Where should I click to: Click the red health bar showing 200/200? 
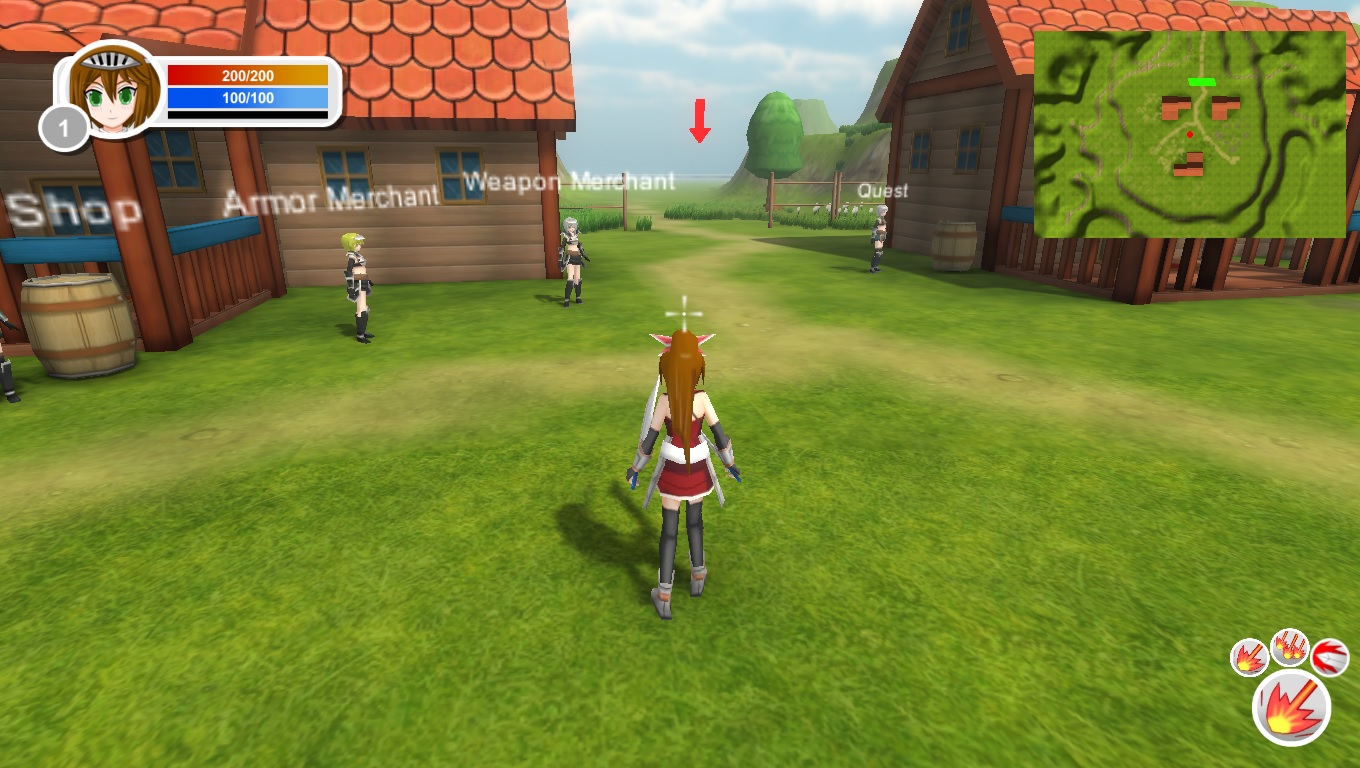248,73
